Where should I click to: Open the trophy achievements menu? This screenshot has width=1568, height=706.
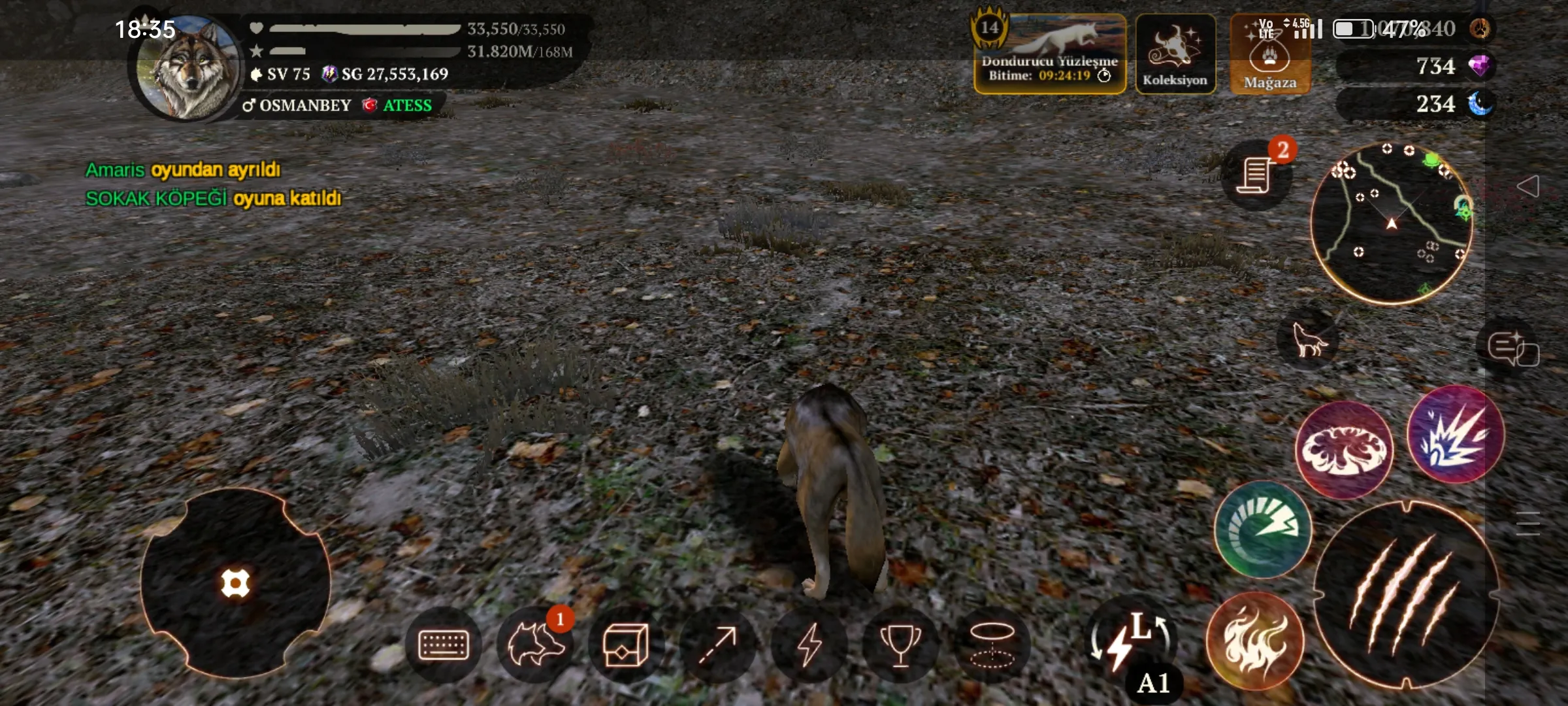click(x=900, y=645)
